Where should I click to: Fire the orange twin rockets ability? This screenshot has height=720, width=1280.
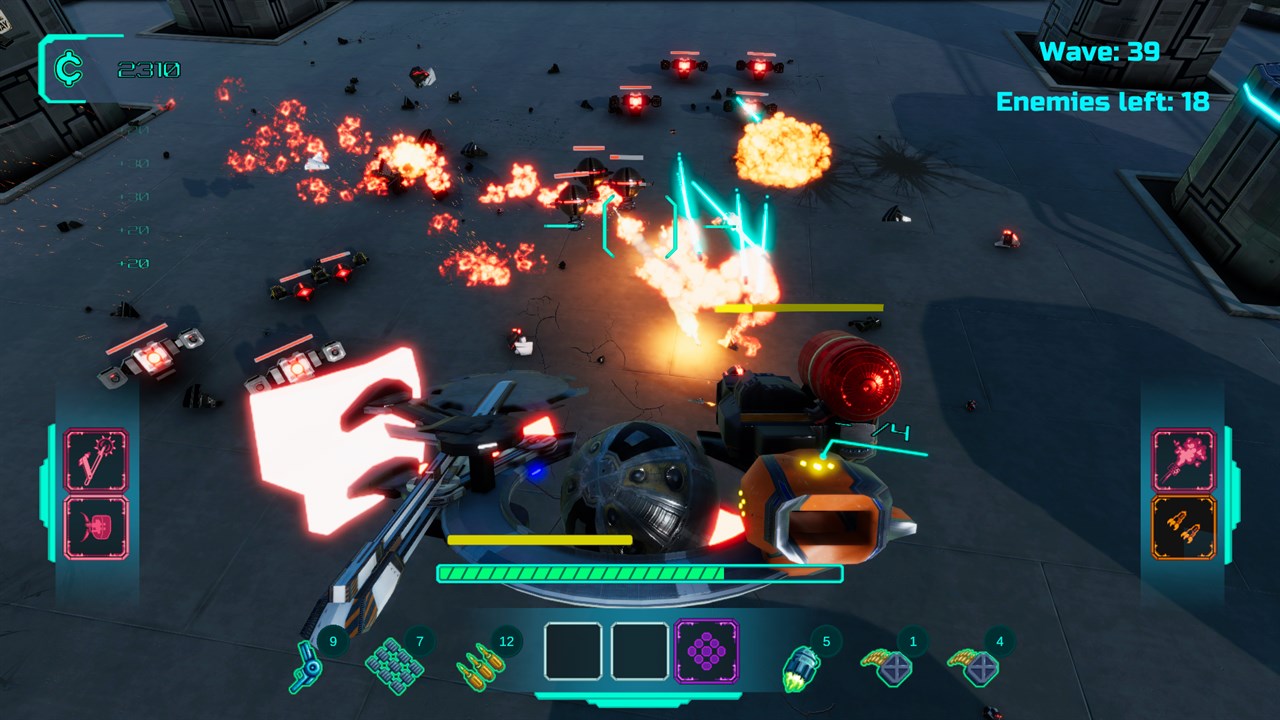[1184, 527]
